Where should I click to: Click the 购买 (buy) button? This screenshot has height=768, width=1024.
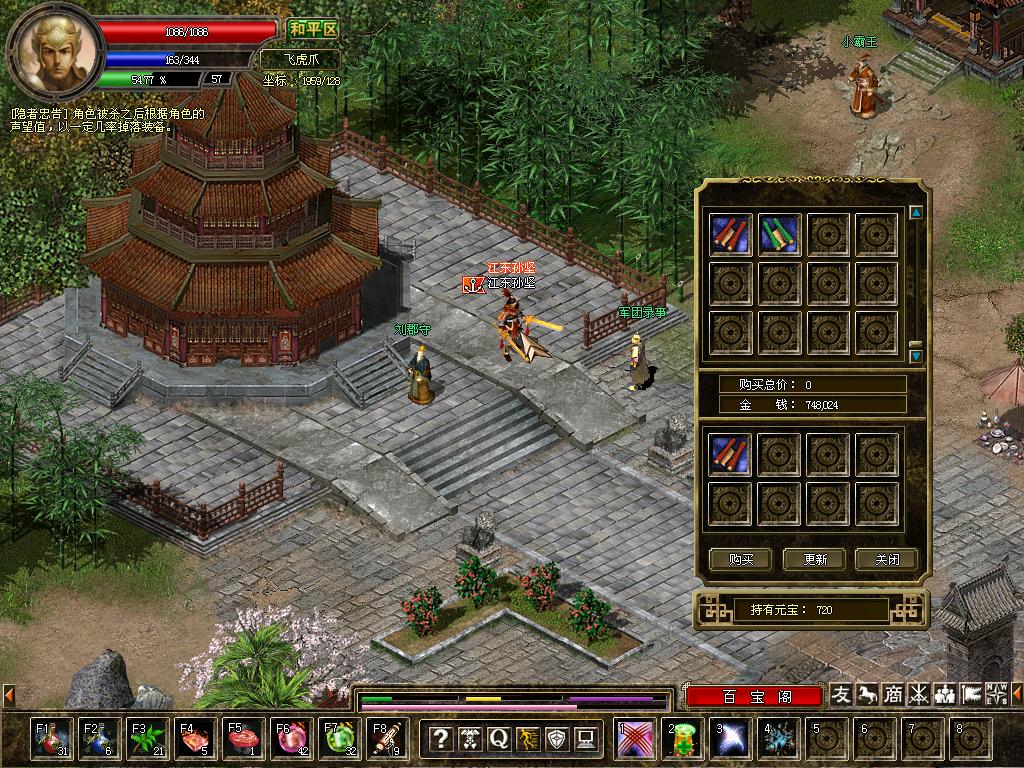(741, 559)
